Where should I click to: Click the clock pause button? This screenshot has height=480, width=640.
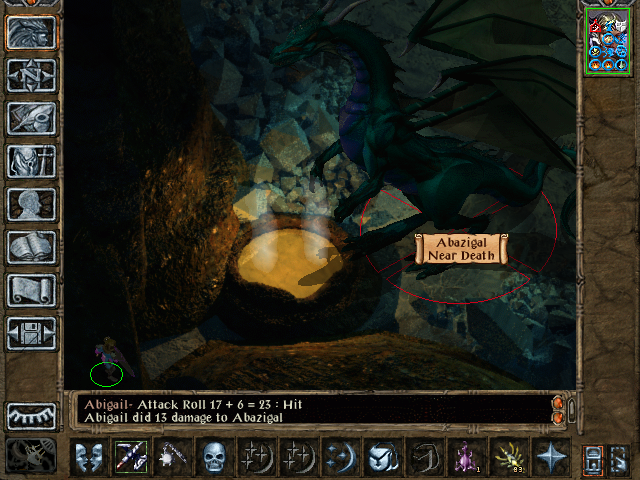31,457
